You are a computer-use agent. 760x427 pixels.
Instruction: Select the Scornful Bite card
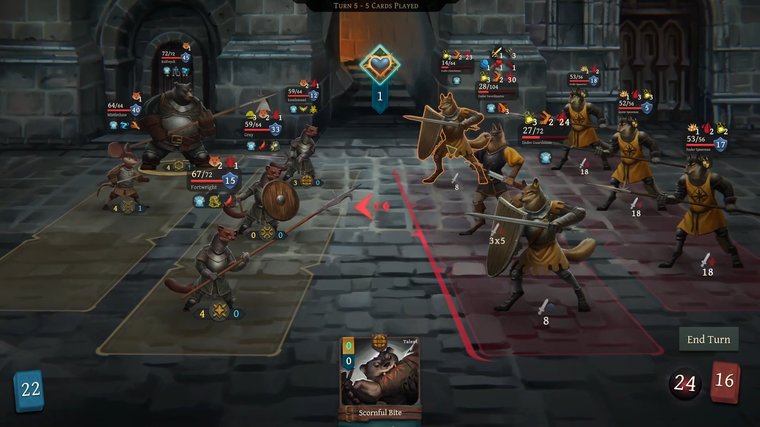[x=379, y=378]
